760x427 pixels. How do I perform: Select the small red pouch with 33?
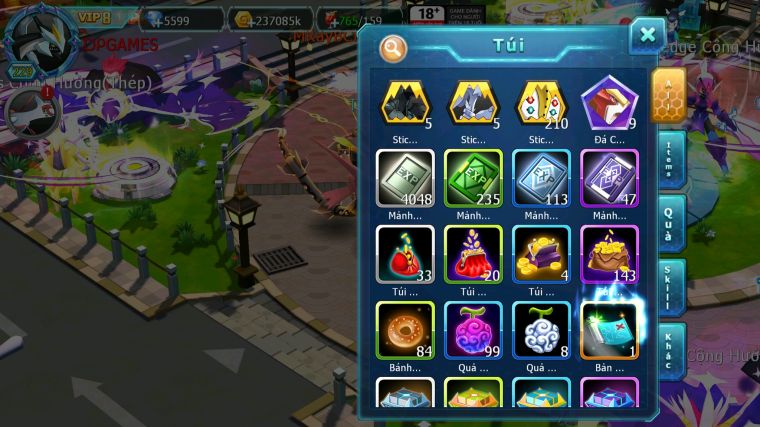click(x=405, y=255)
